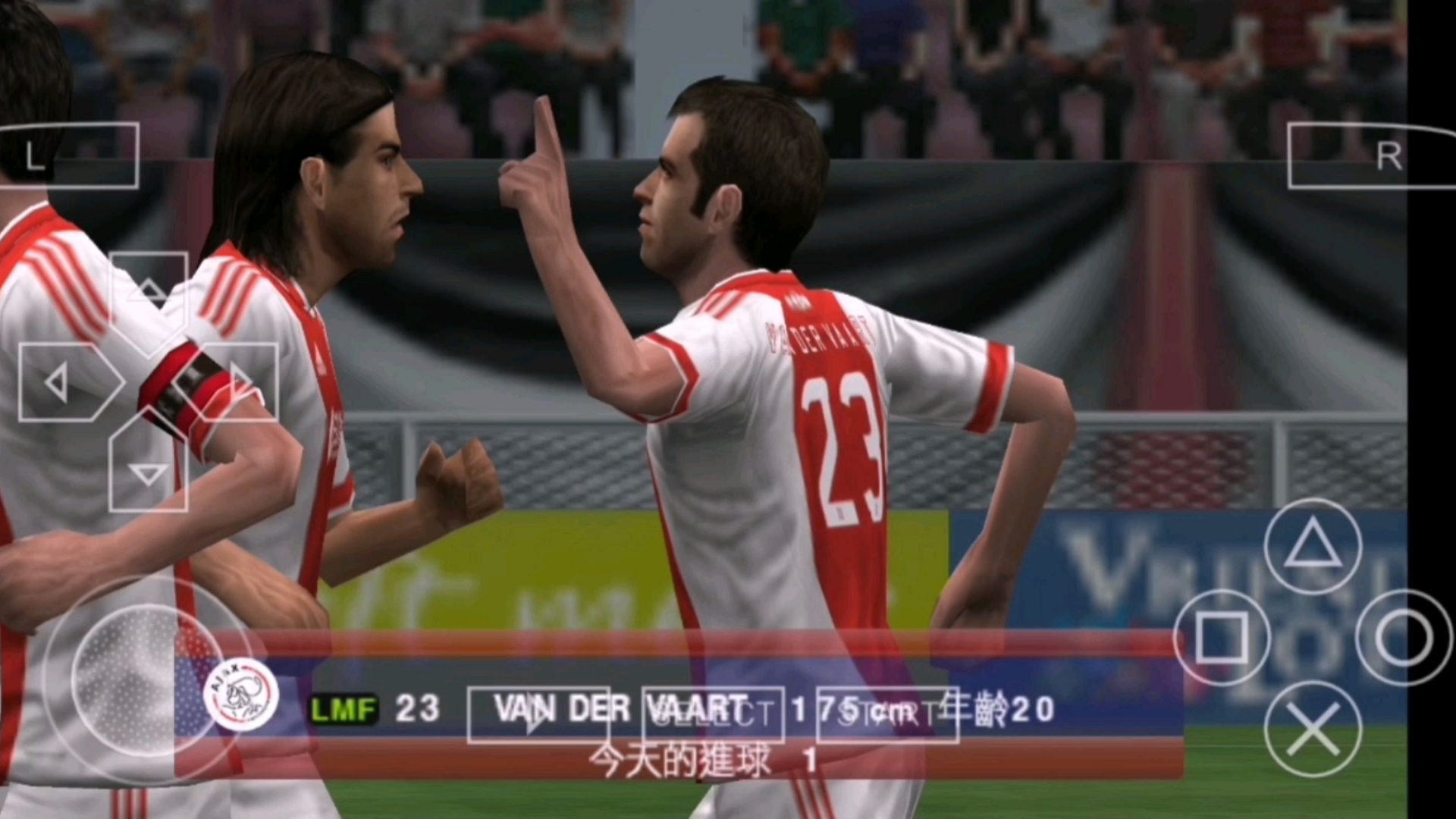Tap the circle touch button

tap(1404, 638)
